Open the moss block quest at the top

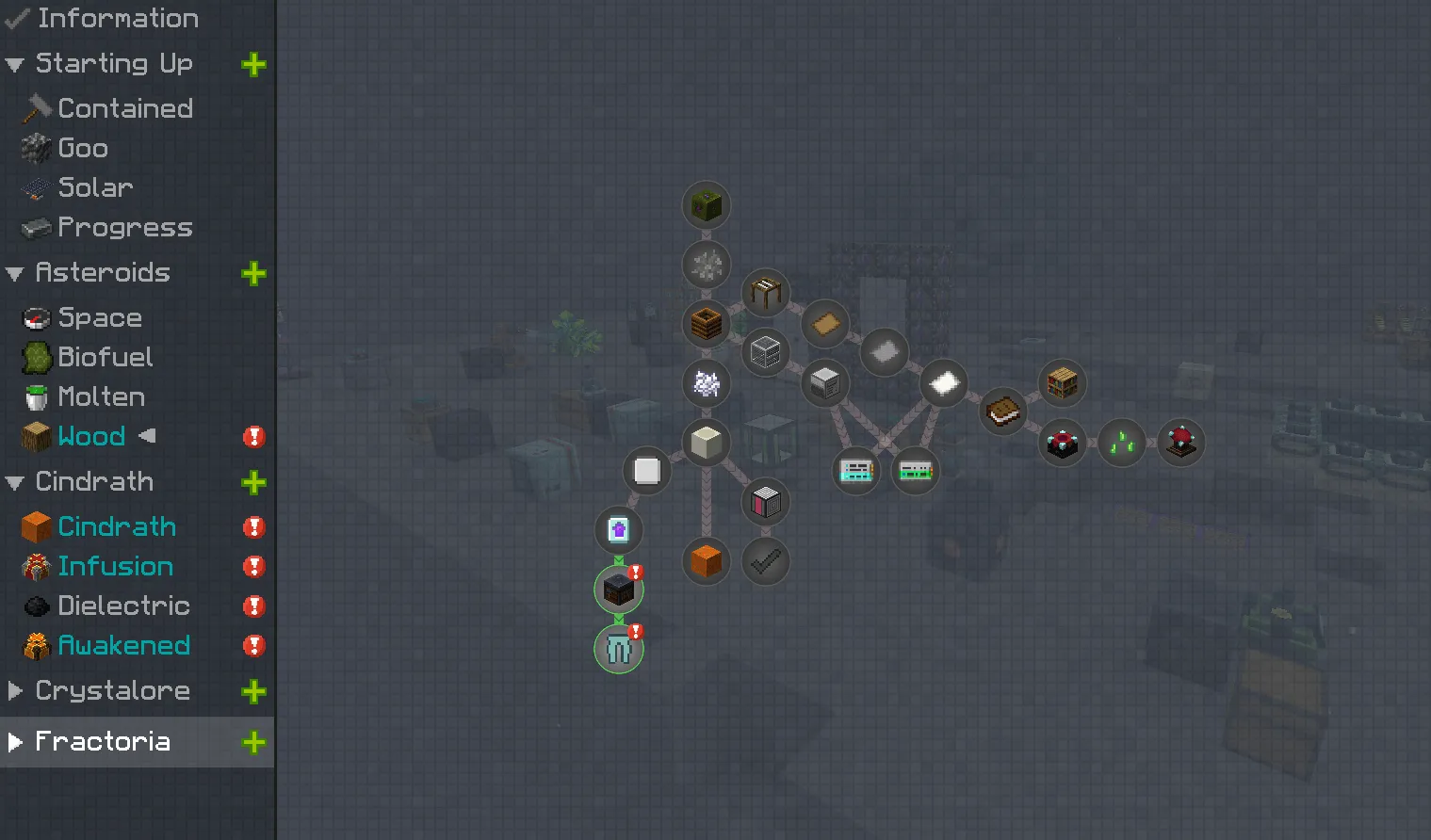pos(707,205)
